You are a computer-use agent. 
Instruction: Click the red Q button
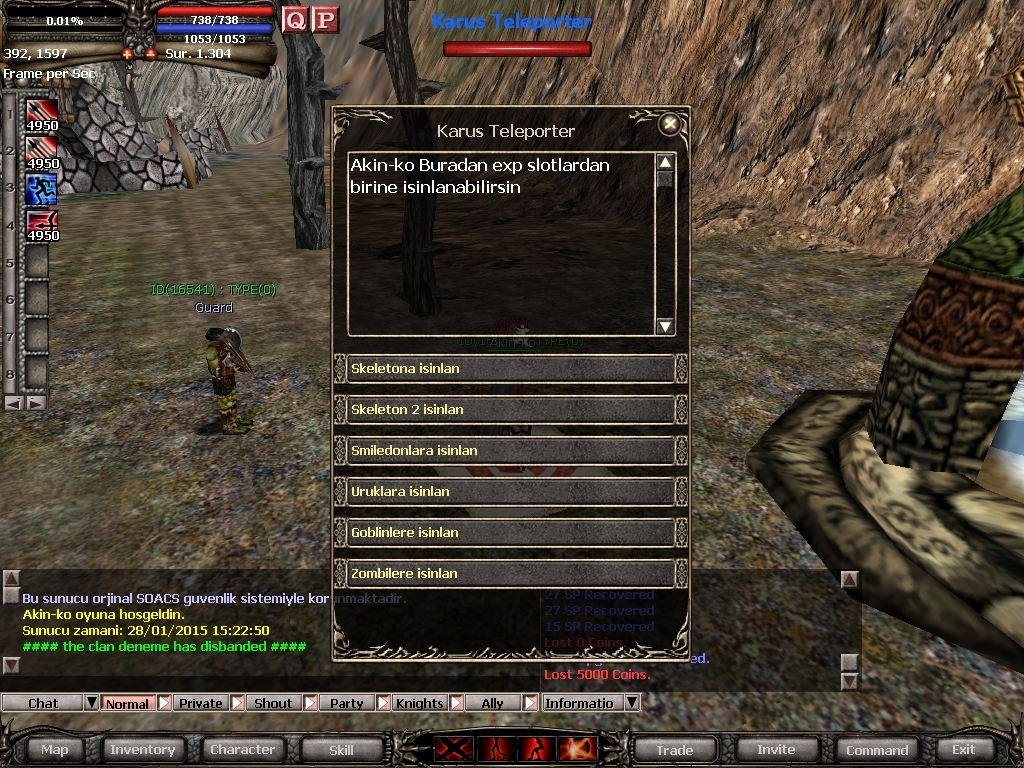click(295, 20)
